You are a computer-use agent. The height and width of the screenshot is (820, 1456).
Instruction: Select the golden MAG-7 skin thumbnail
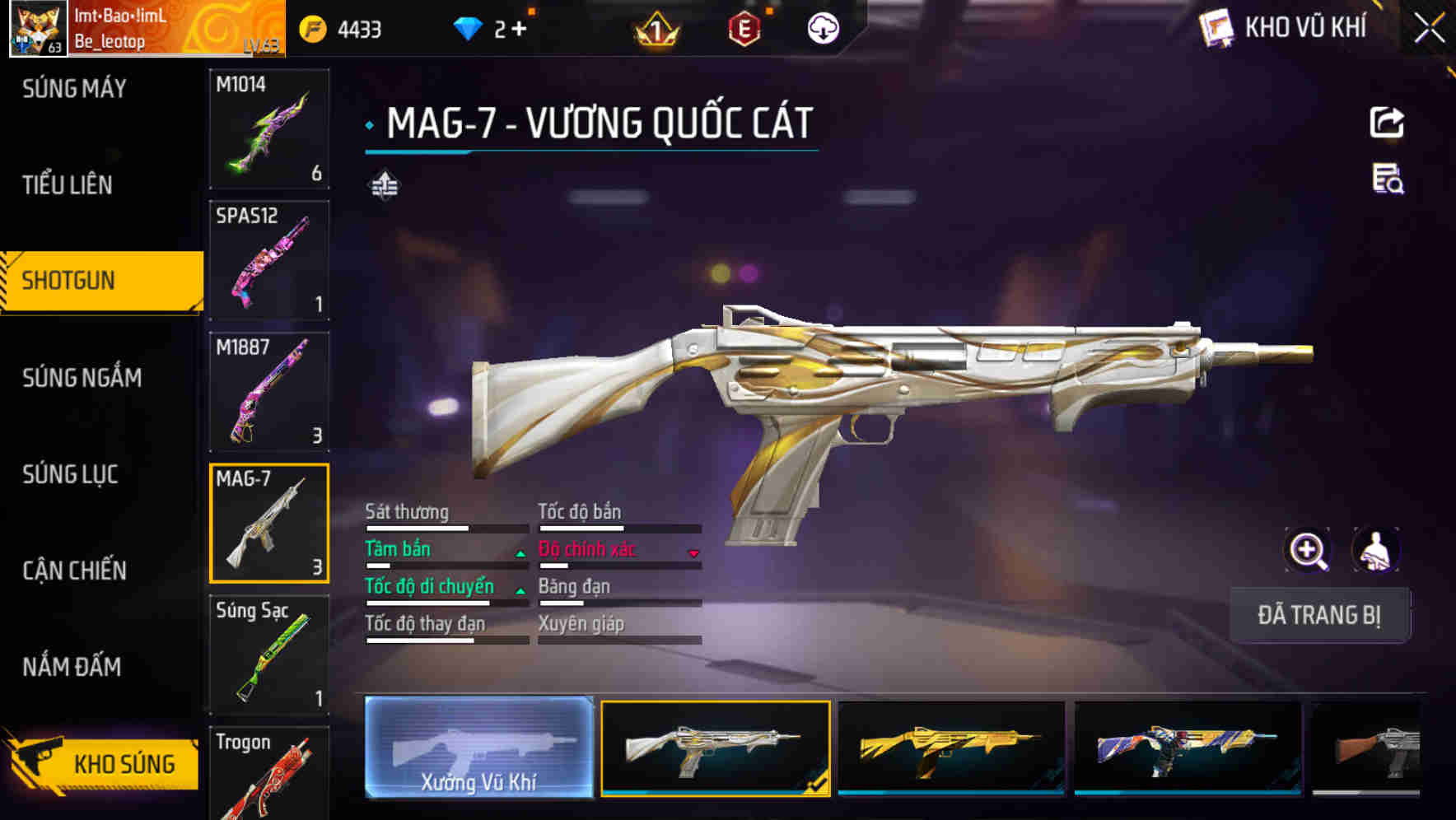(x=951, y=748)
